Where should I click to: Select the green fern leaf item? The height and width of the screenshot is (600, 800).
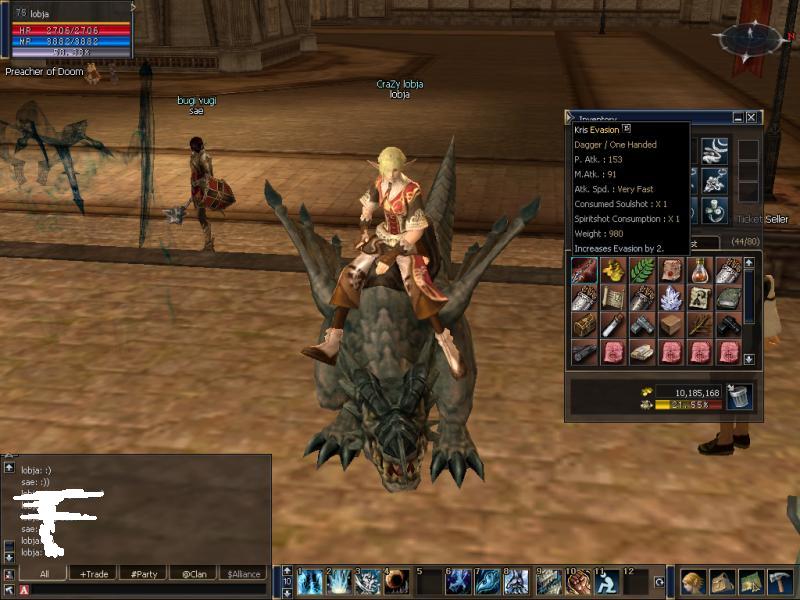coord(641,270)
